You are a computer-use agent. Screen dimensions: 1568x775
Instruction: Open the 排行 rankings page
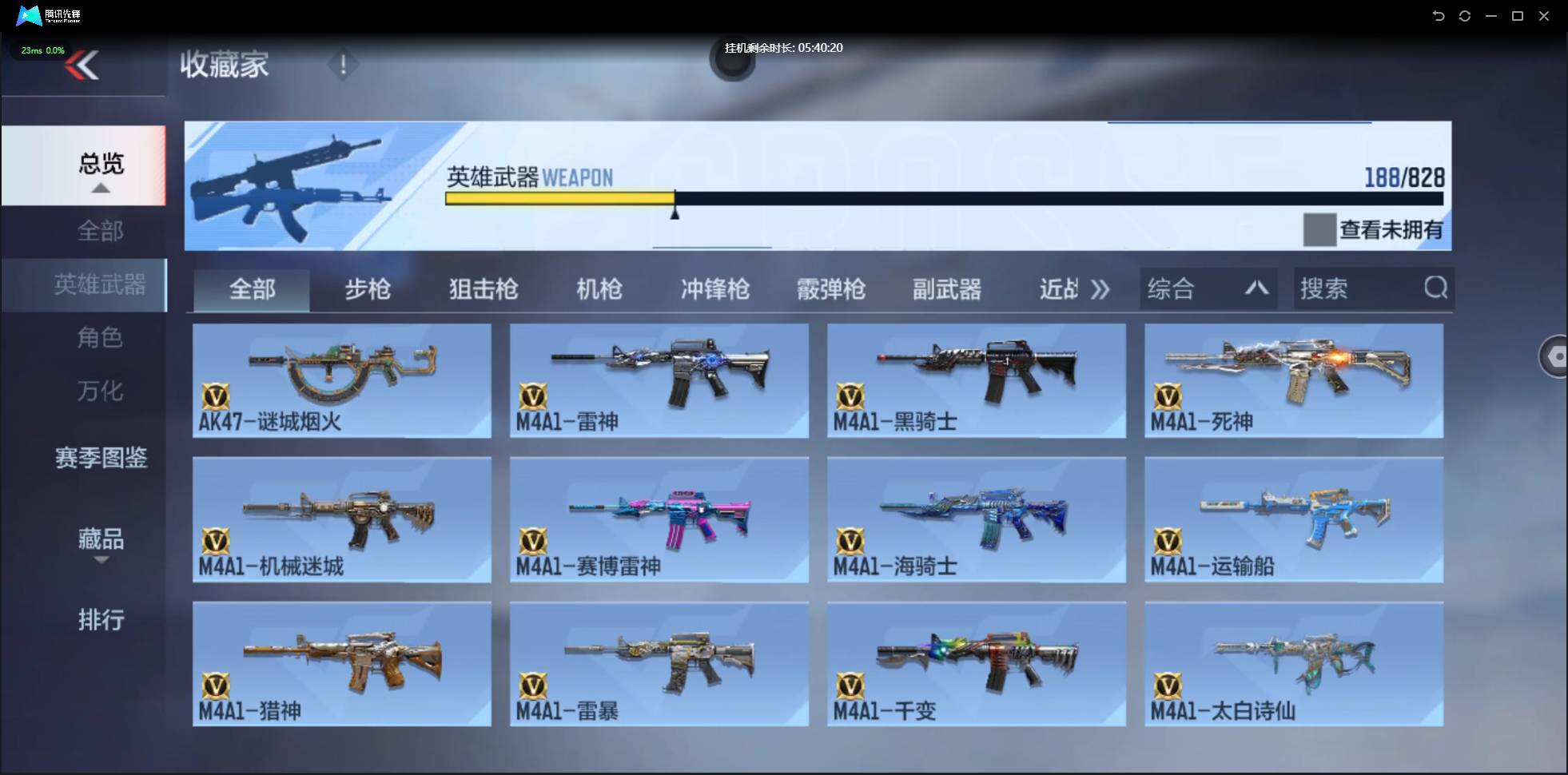[x=101, y=620]
